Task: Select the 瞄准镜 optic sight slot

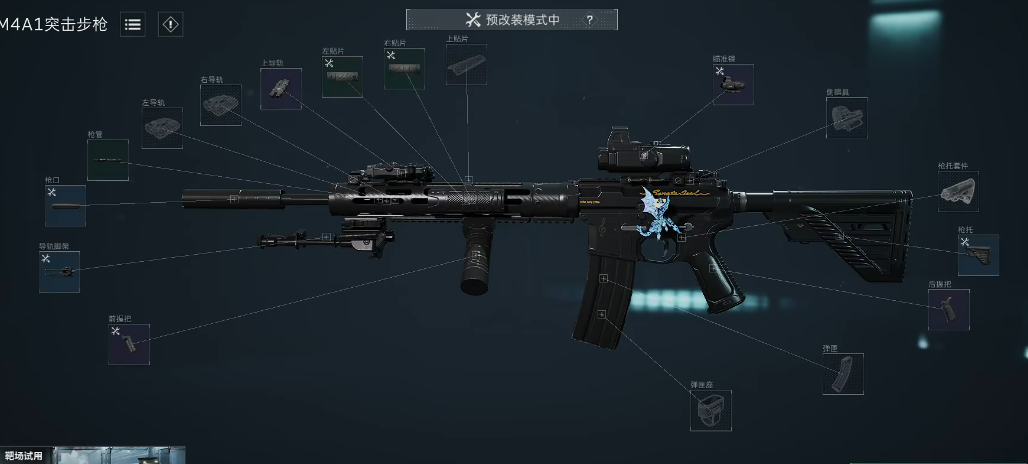Action: click(x=733, y=85)
